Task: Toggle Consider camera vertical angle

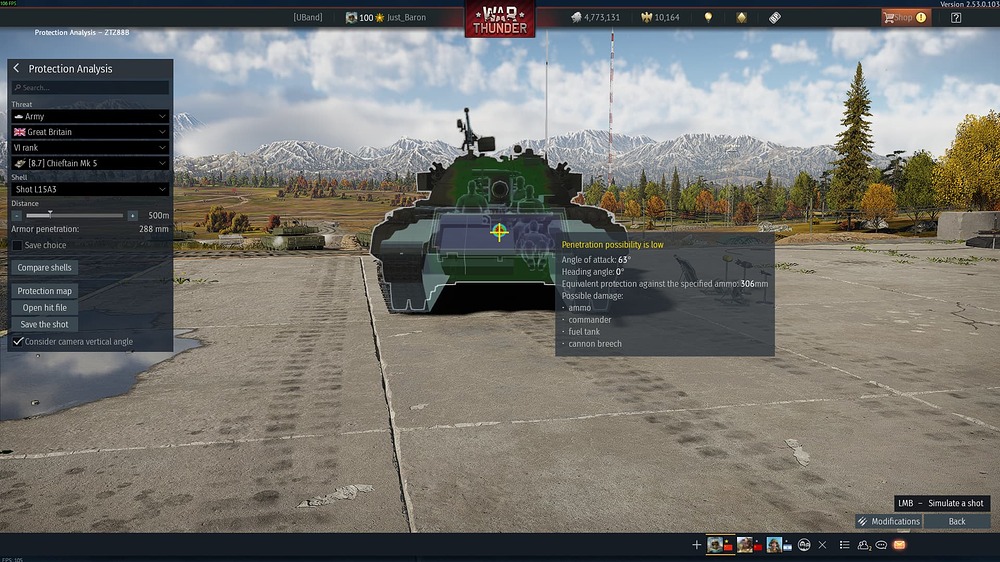Action: click(18, 342)
